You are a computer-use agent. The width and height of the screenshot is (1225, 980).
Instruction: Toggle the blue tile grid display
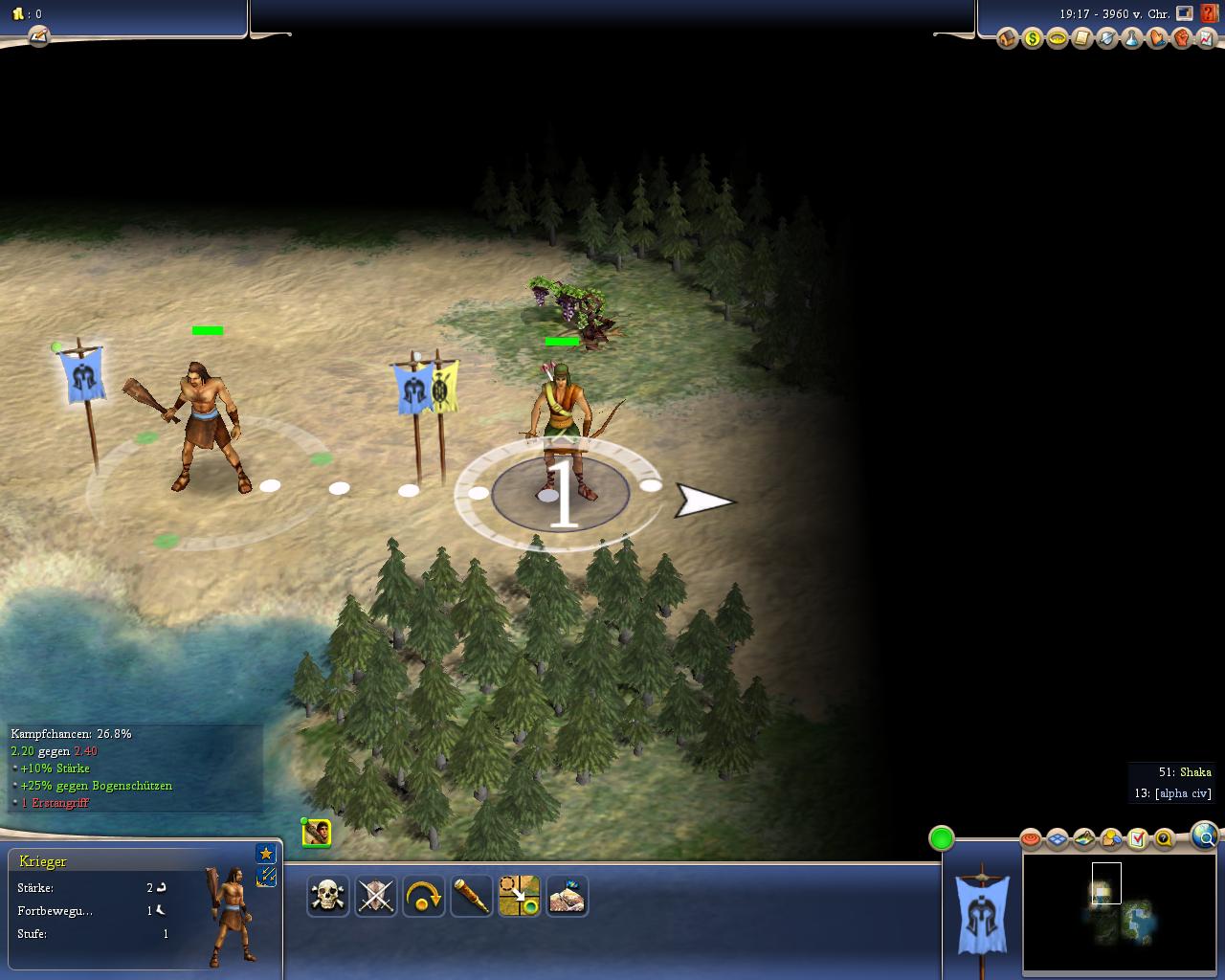point(1058,839)
